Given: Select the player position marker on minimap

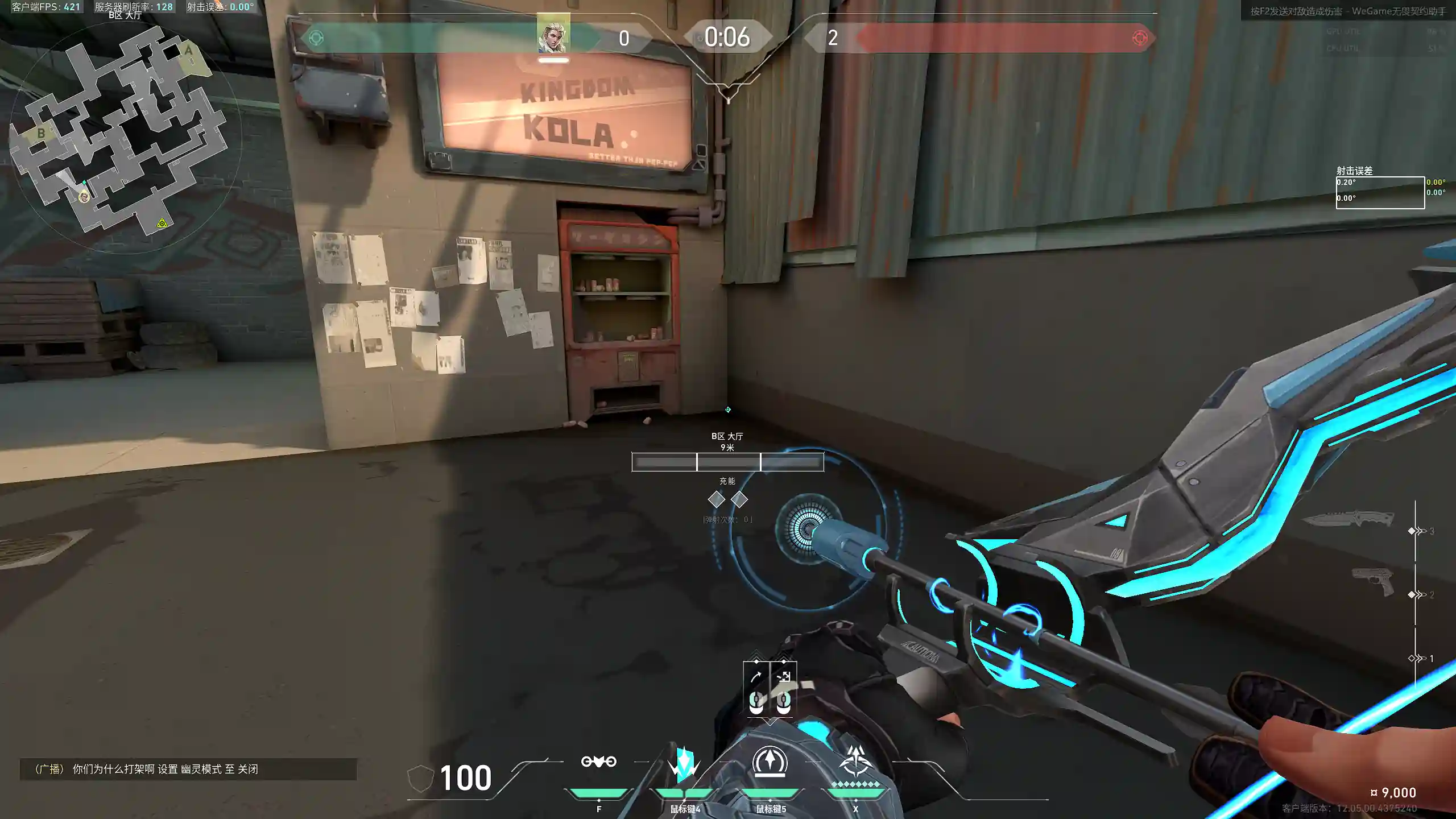Looking at the screenshot, I should [x=85, y=196].
